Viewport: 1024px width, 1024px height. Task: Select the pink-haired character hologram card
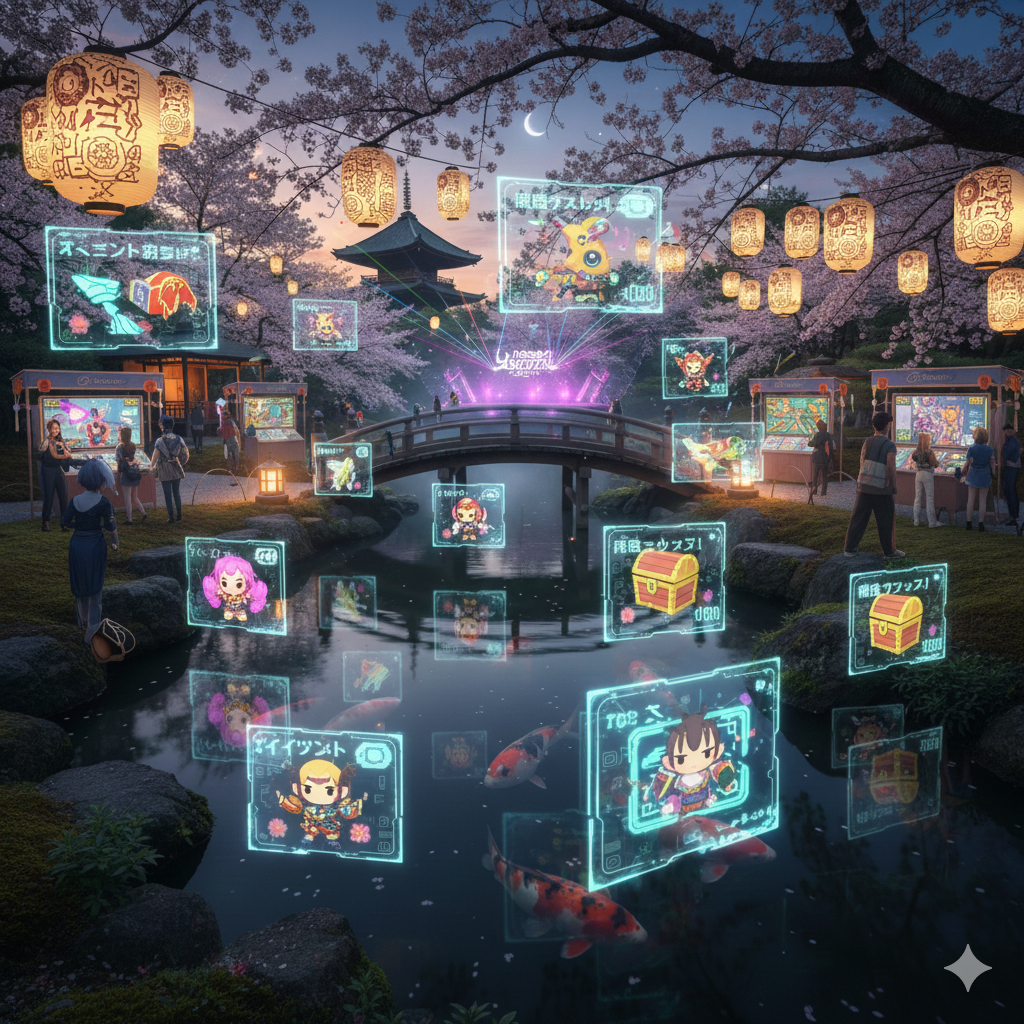[x=235, y=586]
